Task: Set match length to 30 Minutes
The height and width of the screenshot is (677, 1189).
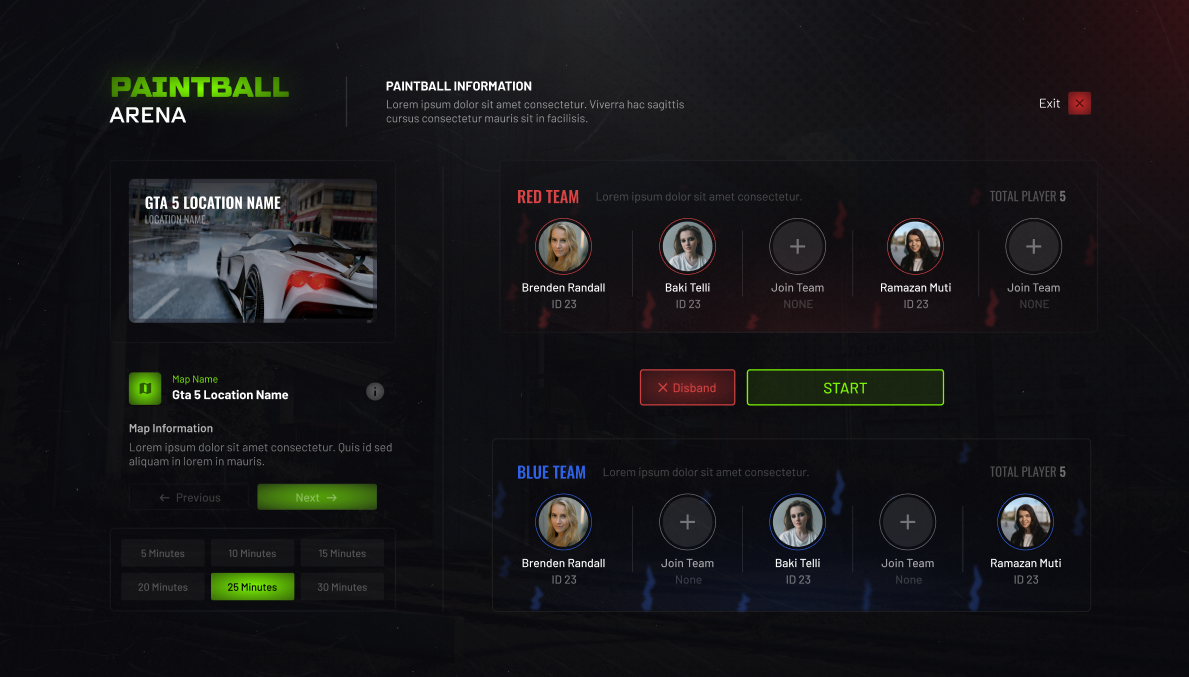Action: (342, 587)
